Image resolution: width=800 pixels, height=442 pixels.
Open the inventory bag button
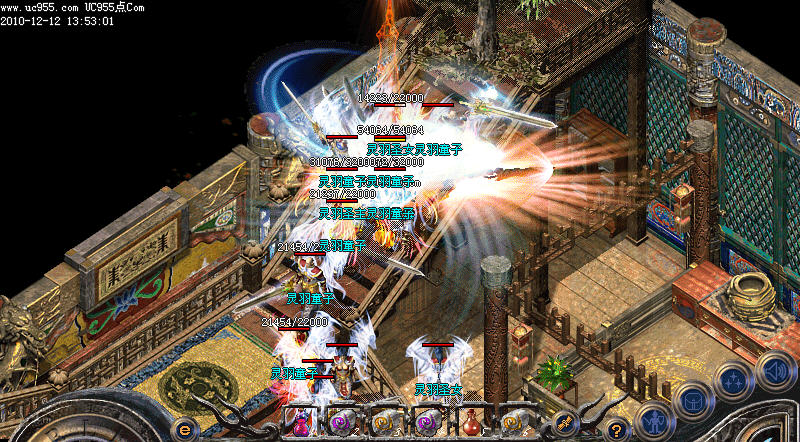click(x=692, y=401)
